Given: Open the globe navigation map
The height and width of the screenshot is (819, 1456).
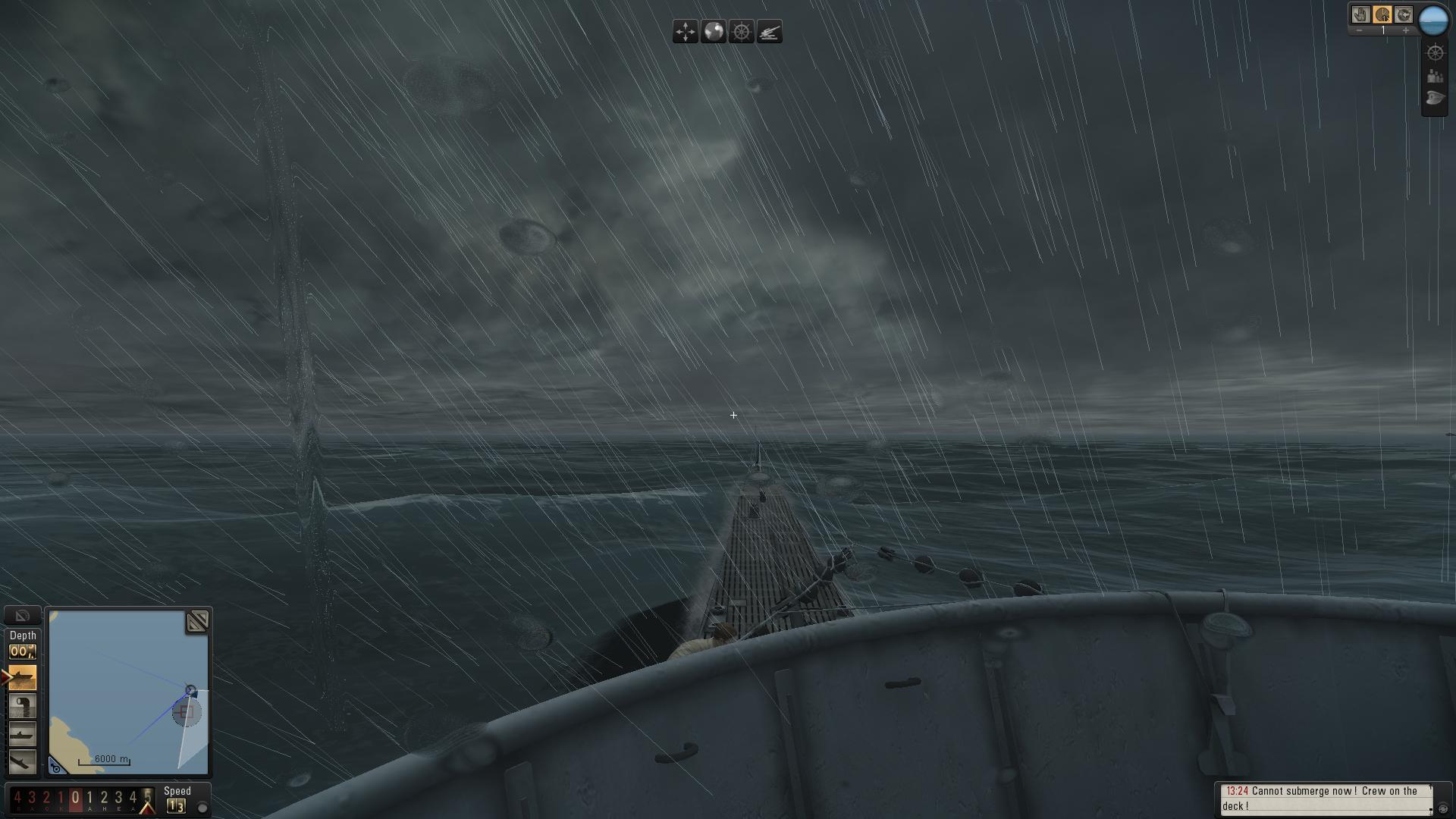Looking at the screenshot, I should [x=714, y=32].
